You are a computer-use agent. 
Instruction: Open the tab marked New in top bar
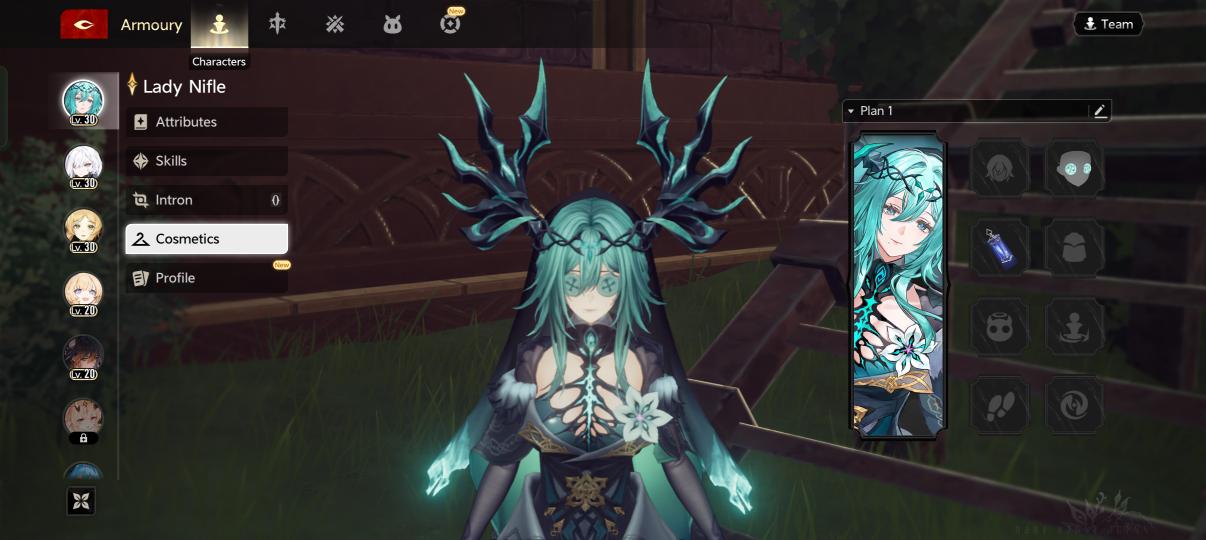point(450,24)
